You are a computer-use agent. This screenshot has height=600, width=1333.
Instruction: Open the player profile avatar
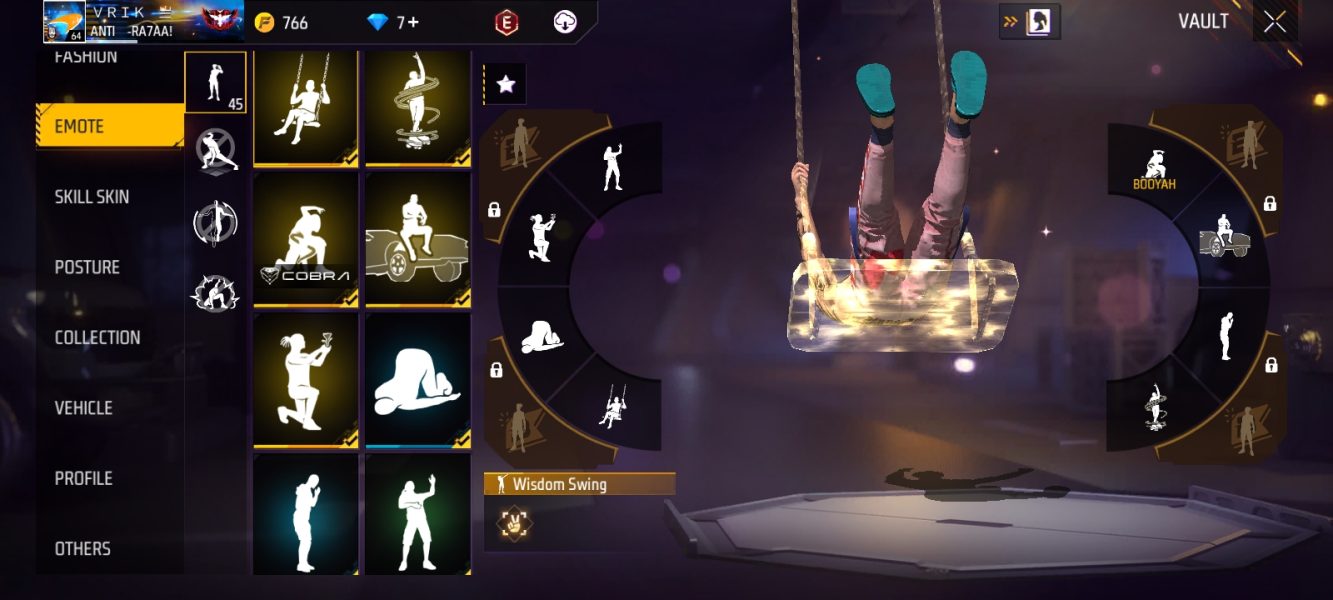point(63,22)
